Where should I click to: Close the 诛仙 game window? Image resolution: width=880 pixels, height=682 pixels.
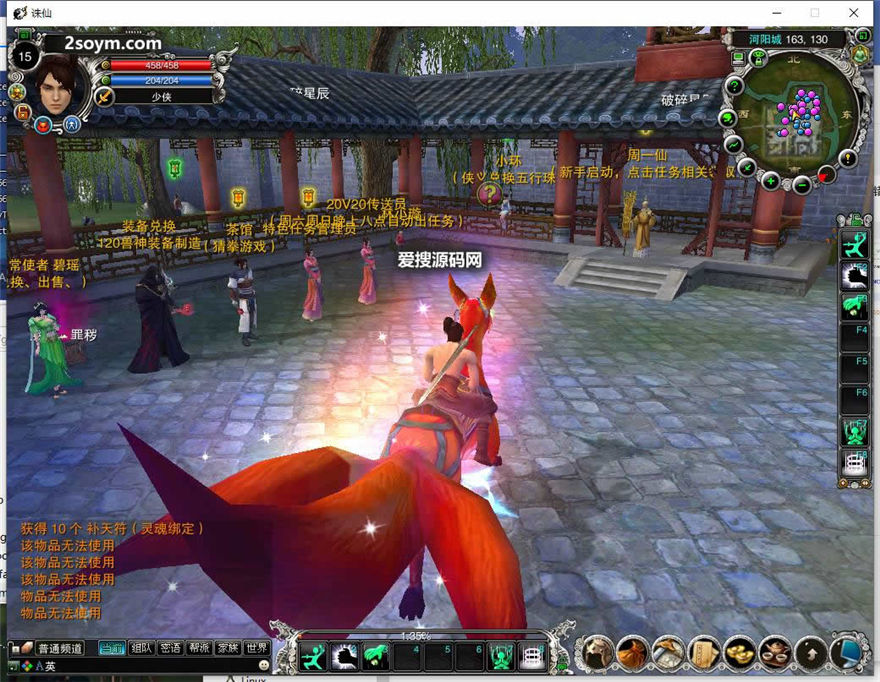click(x=853, y=13)
